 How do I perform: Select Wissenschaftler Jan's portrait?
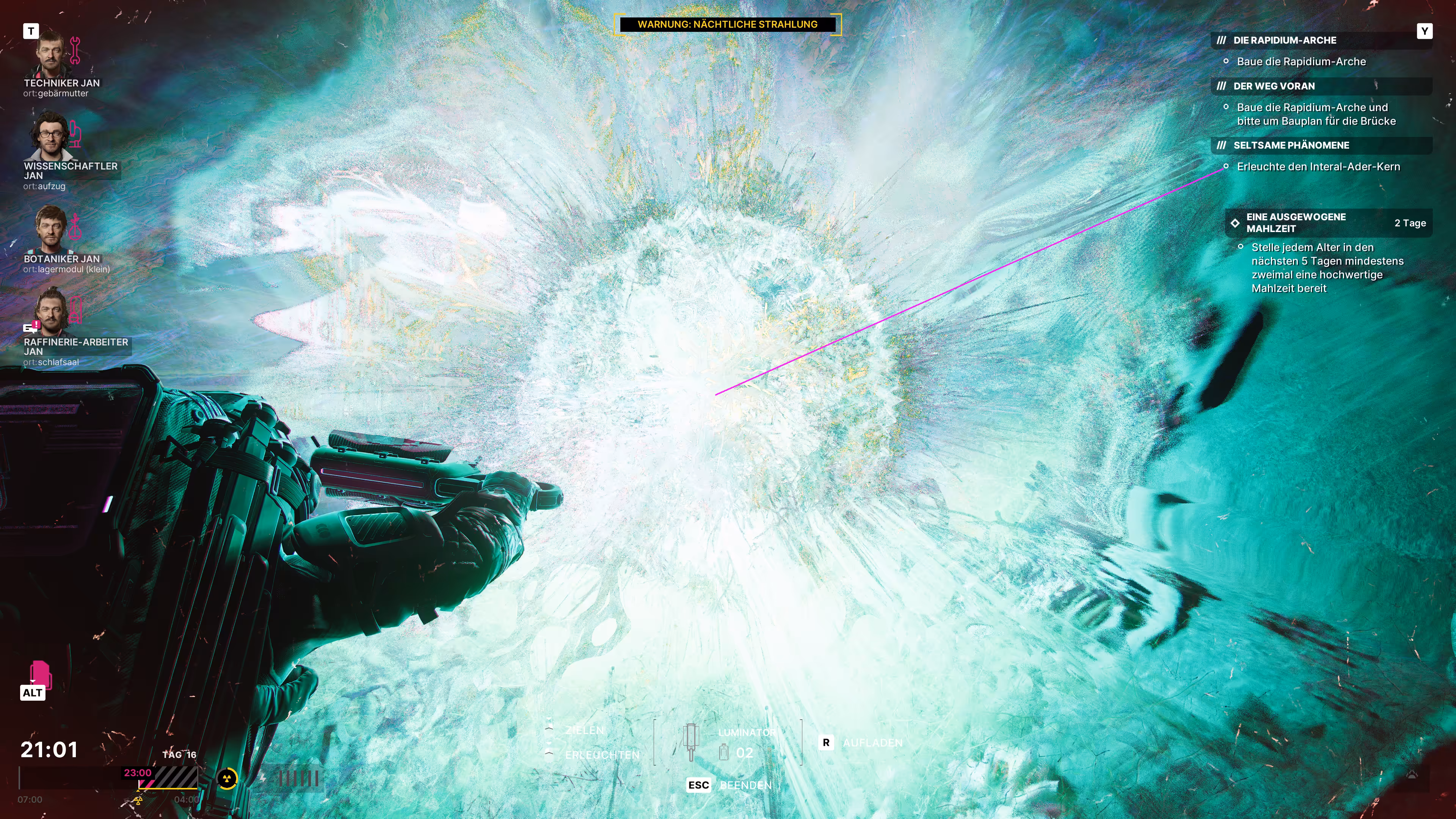pos(51,136)
